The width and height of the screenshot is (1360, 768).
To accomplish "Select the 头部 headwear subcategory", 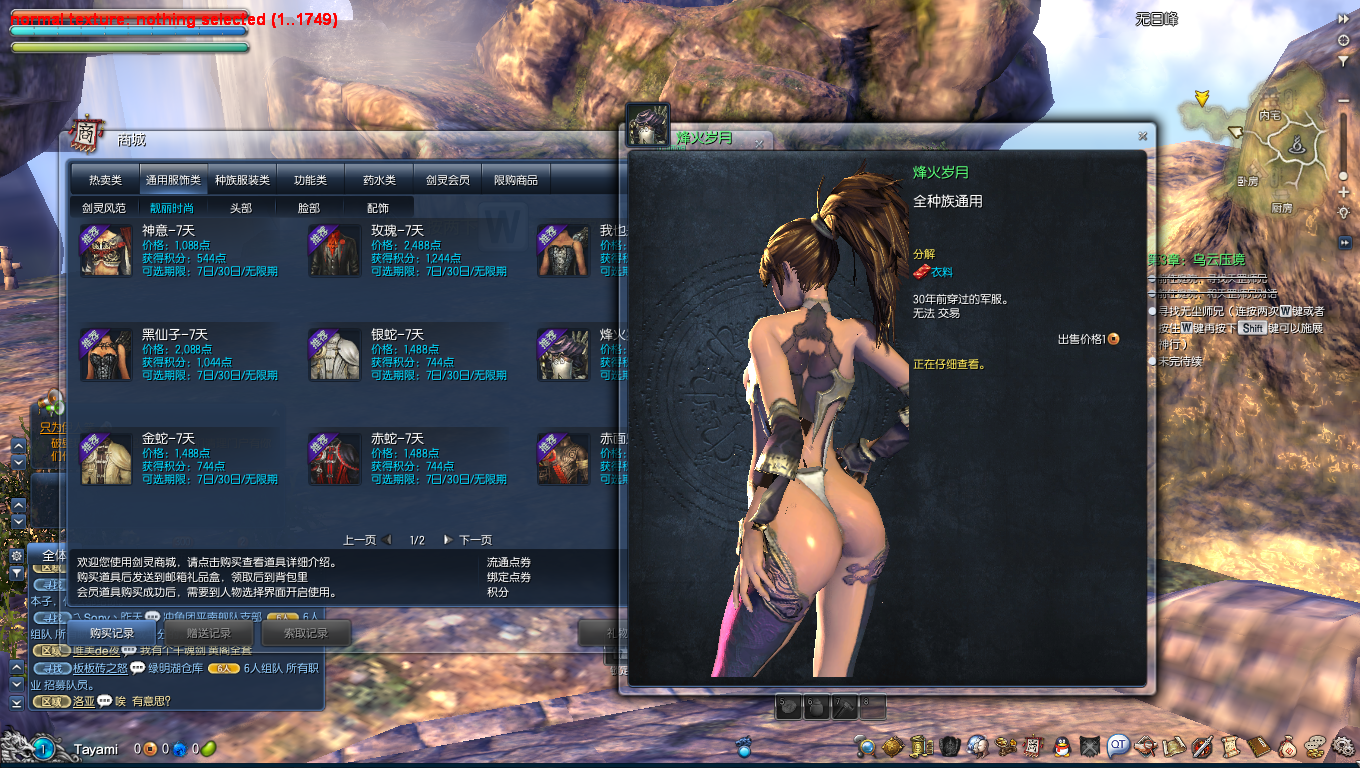I will [241, 208].
